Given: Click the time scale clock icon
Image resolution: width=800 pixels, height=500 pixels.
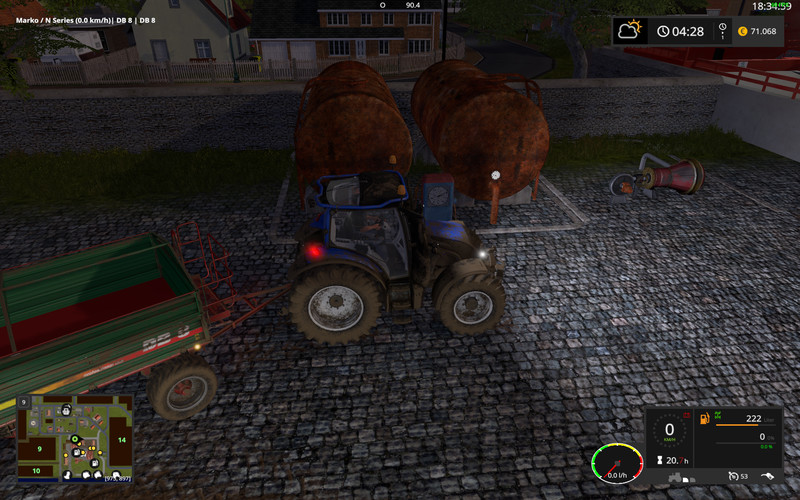Looking at the screenshot, I should pyautogui.click(x=662, y=31).
